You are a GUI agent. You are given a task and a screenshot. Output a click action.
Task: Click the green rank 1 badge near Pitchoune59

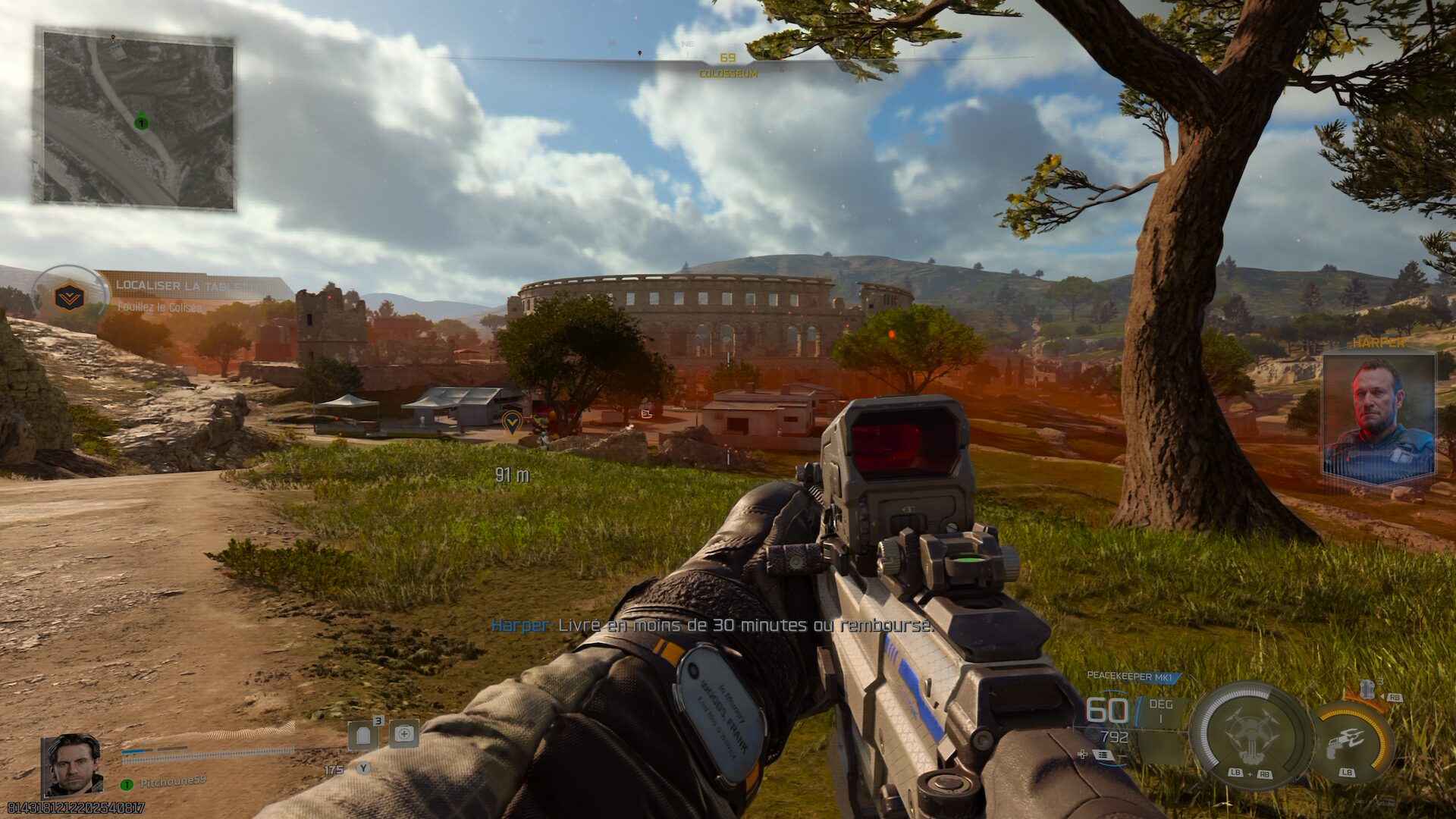click(x=126, y=784)
